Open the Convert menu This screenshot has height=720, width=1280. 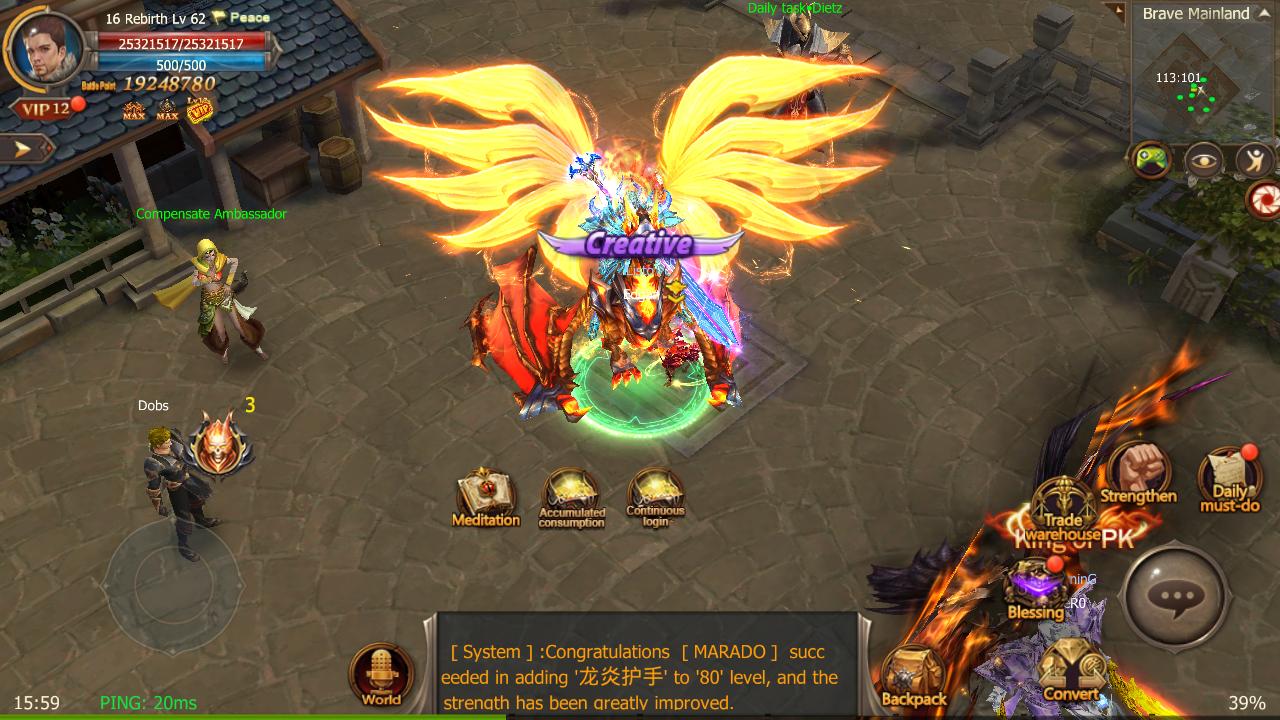(1070, 670)
